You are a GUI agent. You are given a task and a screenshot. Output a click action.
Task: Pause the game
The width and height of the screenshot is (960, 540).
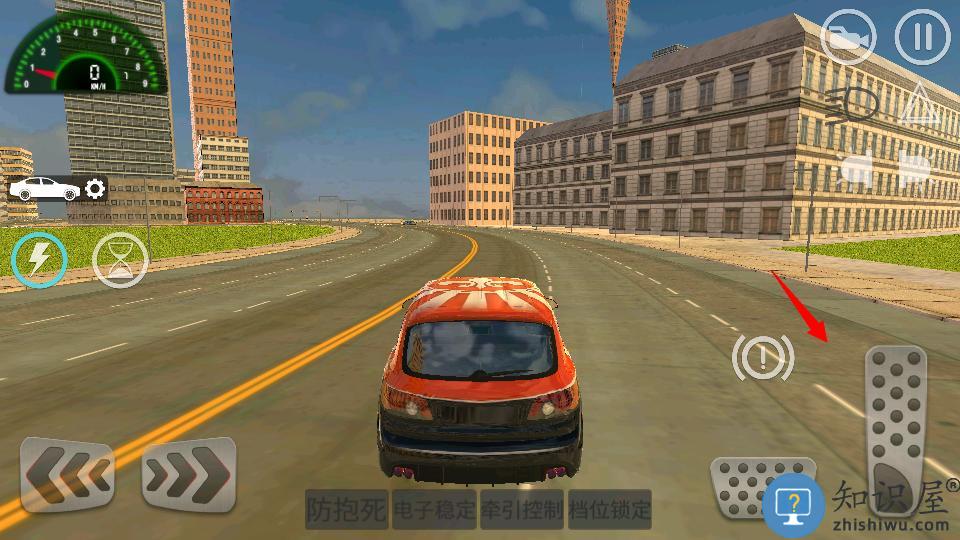pos(921,38)
